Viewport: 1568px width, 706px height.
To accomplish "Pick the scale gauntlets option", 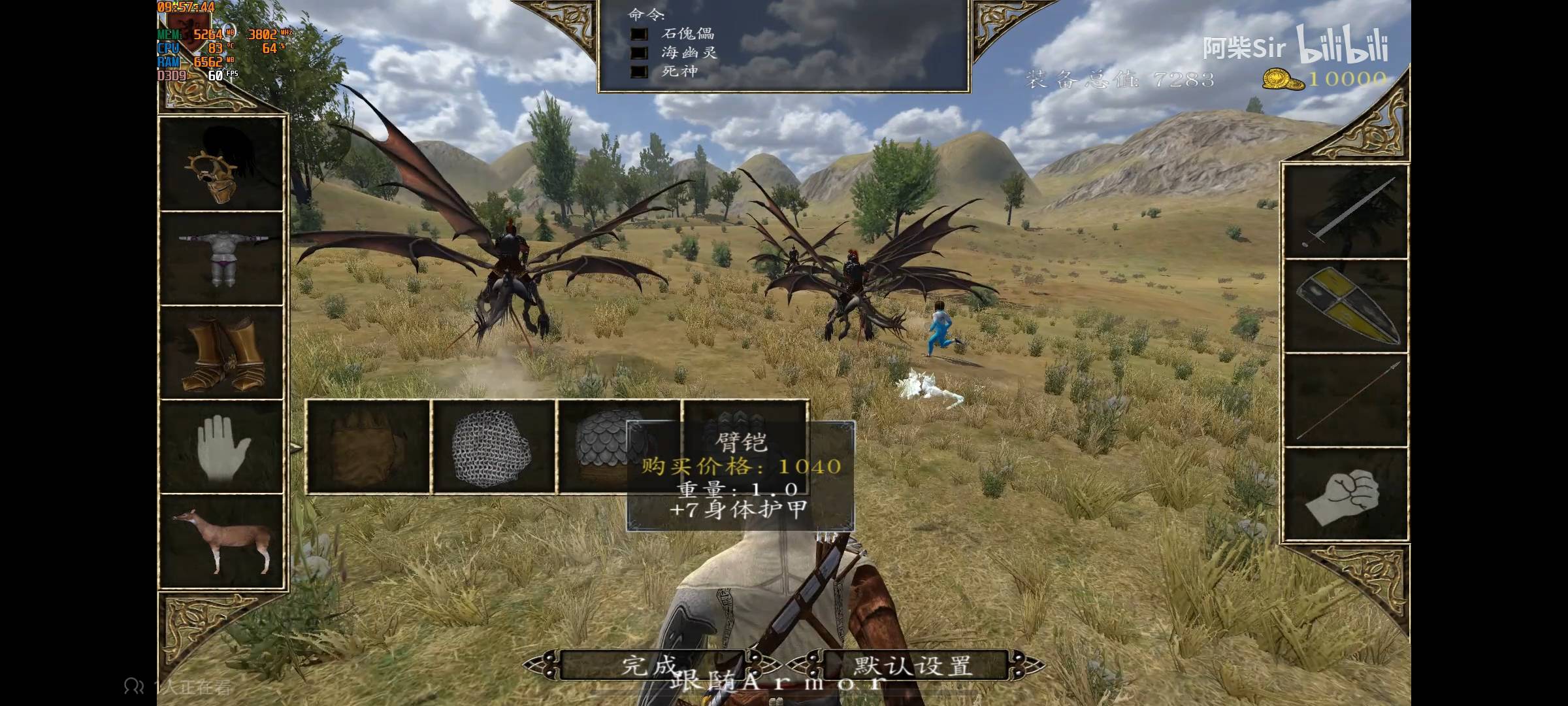I will tap(595, 446).
